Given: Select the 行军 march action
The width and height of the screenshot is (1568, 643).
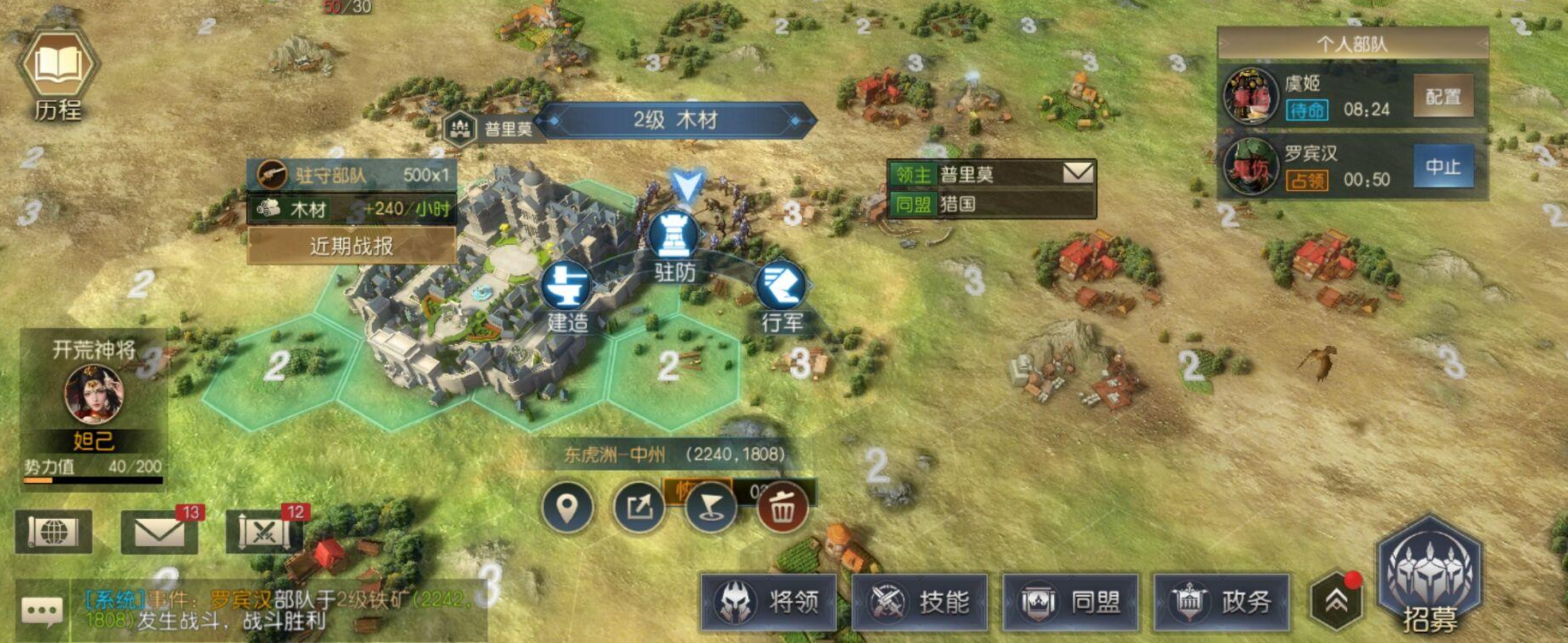Looking at the screenshot, I should [x=781, y=287].
